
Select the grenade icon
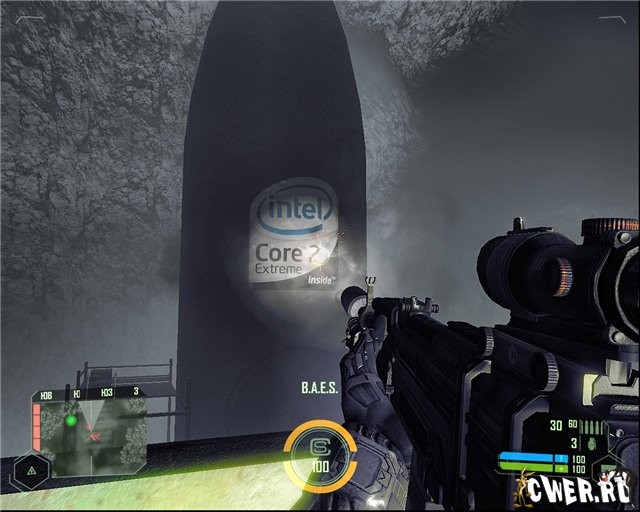click(594, 441)
